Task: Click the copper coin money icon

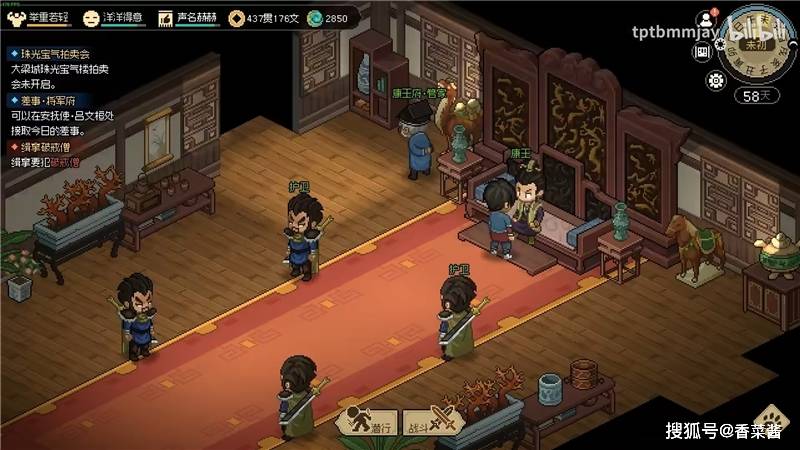Action: [x=236, y=18]
